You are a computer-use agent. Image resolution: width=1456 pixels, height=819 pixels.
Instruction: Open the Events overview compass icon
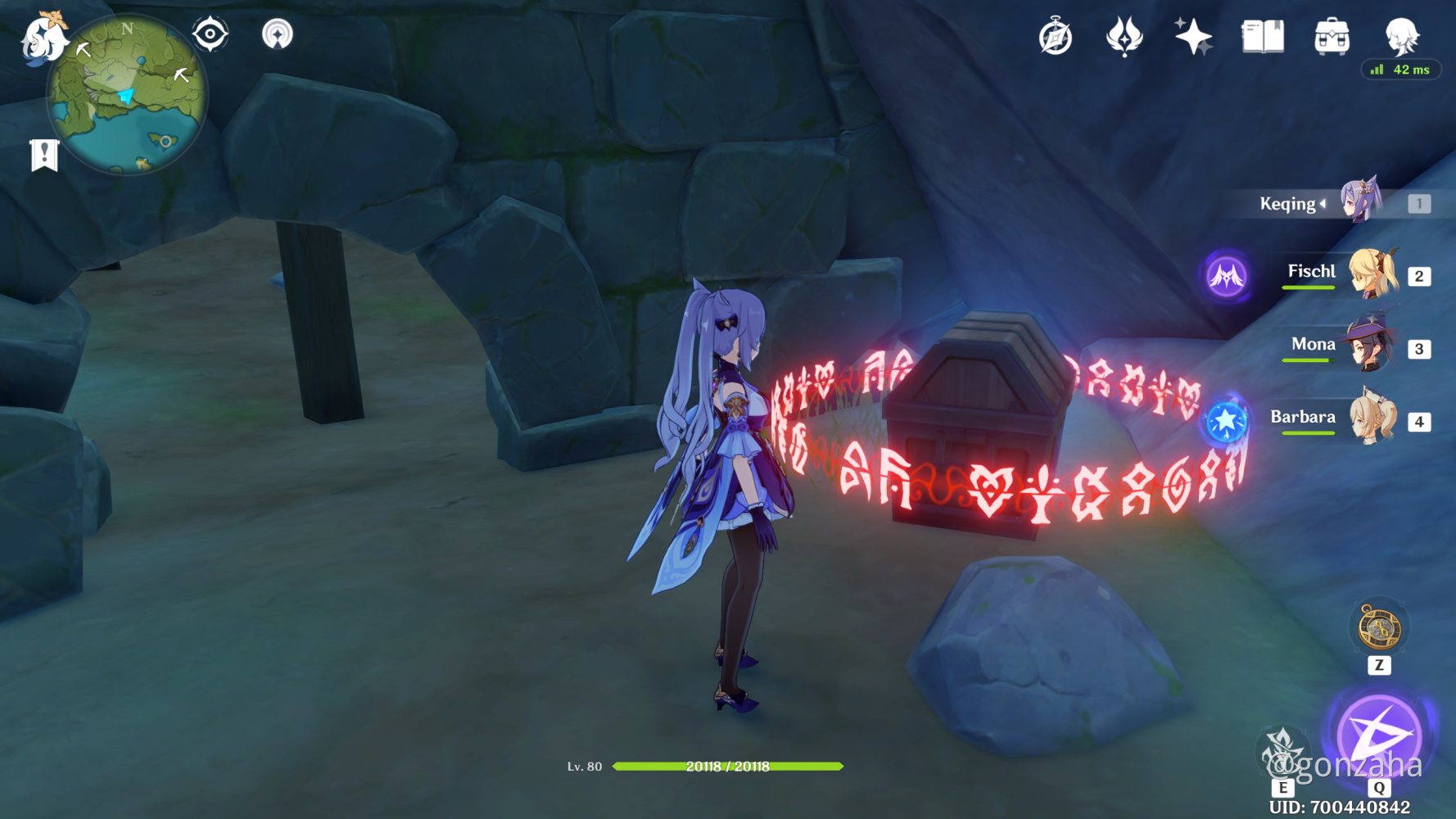click(x=1056, y=36)
